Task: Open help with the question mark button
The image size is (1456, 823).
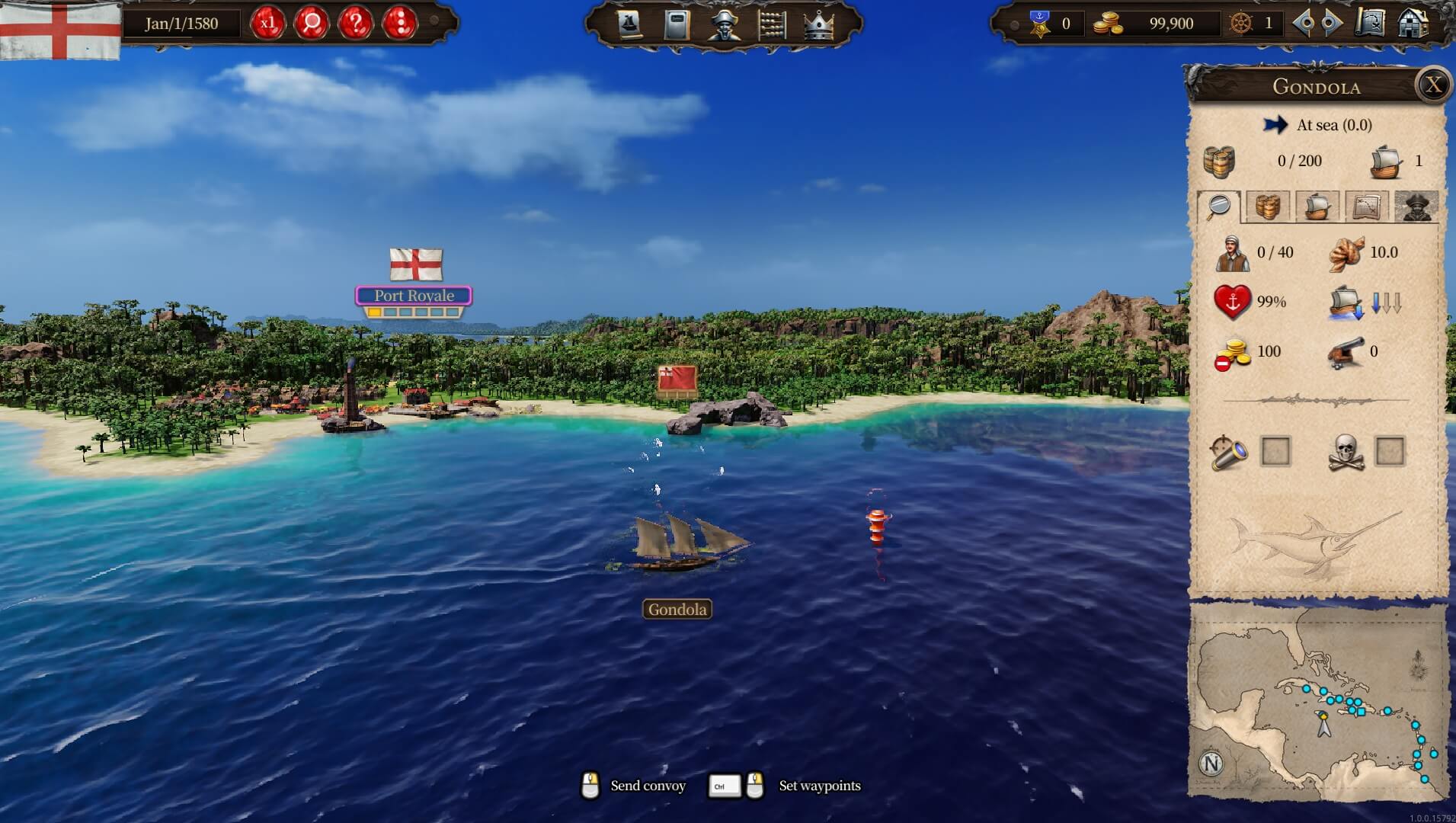Action: (x=356, y=23)
